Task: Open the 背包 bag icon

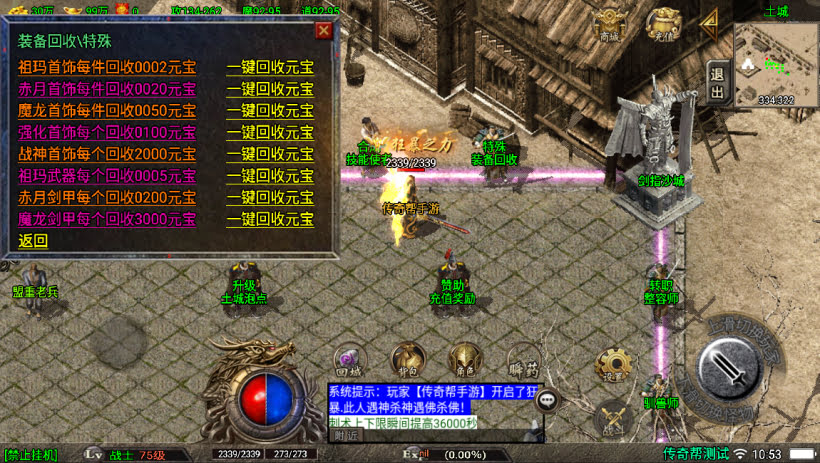Action: (x=406, y=359)
